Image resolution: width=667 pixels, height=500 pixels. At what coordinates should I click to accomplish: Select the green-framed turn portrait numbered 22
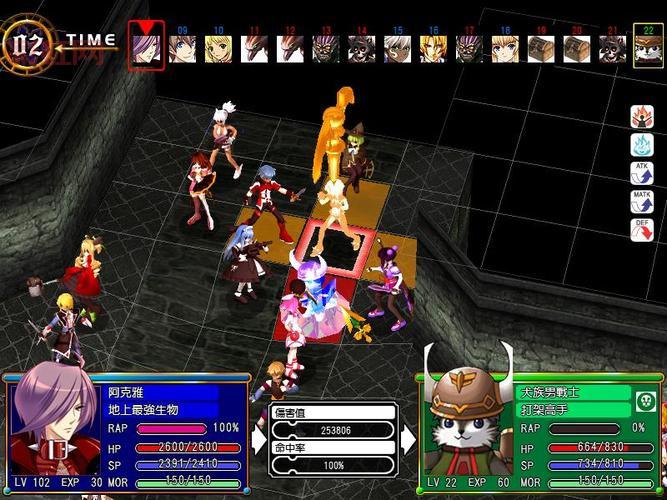pos(648,48)
